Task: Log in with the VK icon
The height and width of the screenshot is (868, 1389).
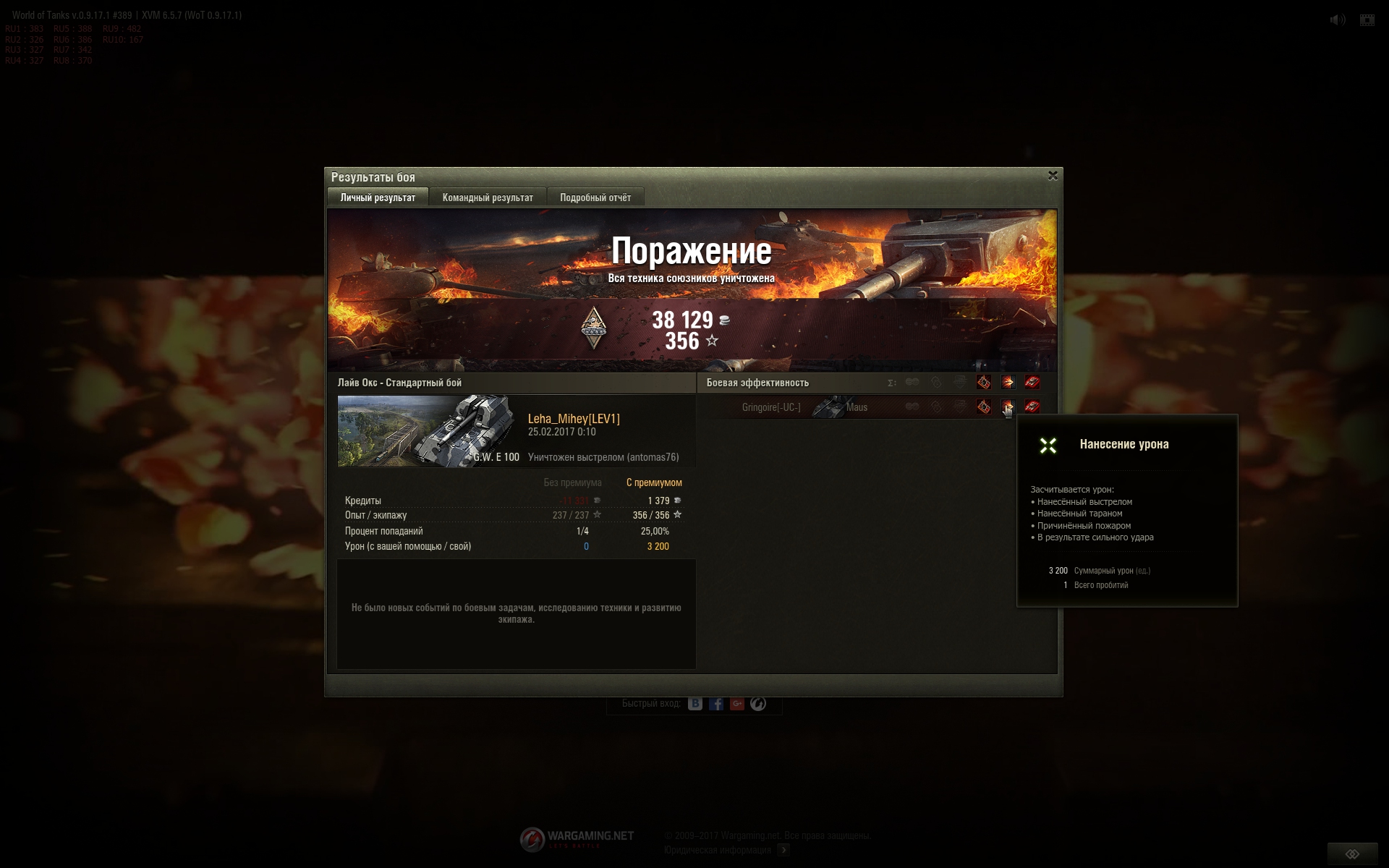Action: 695,704
